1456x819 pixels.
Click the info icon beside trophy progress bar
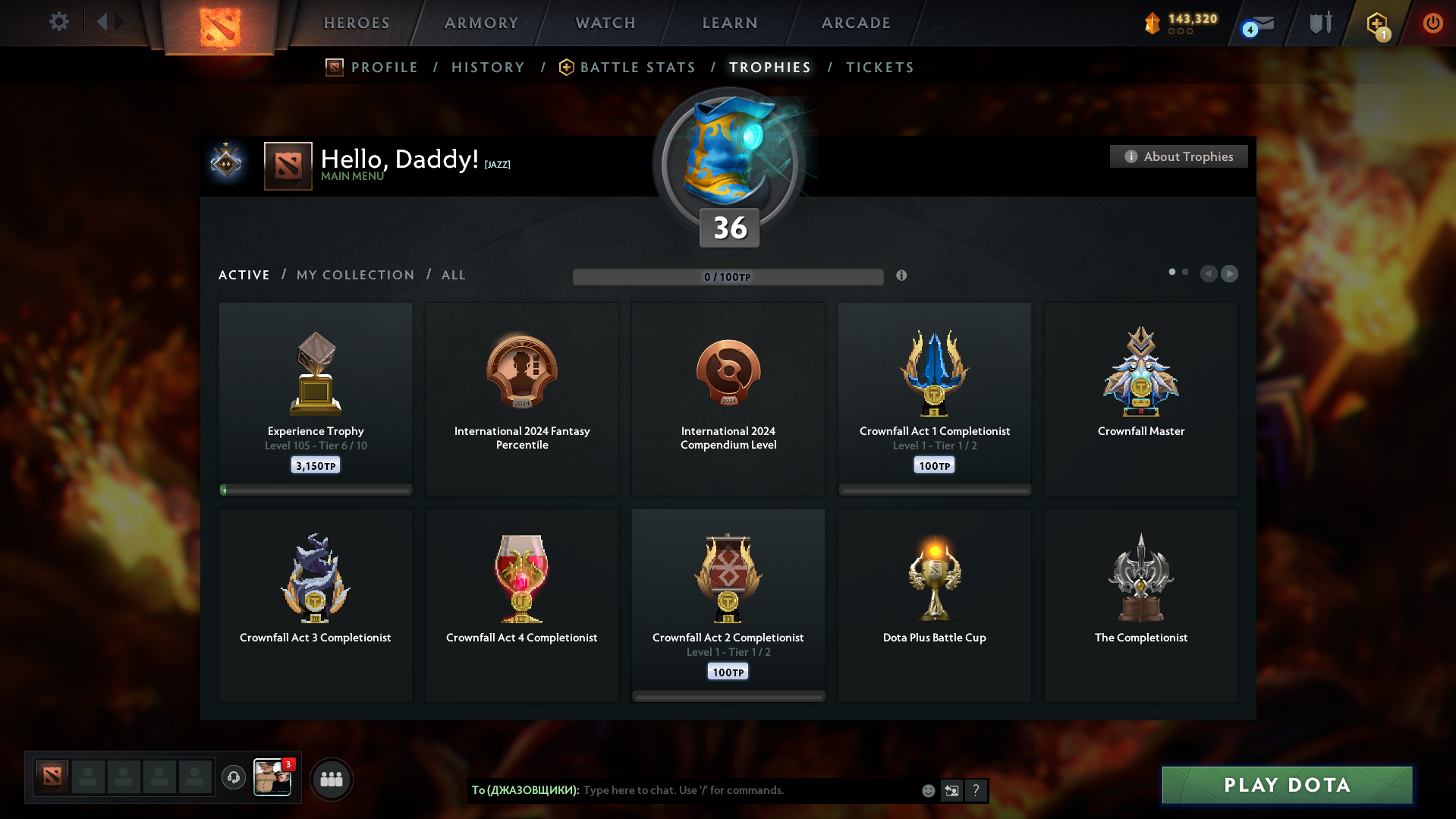(x=902, y=276)
